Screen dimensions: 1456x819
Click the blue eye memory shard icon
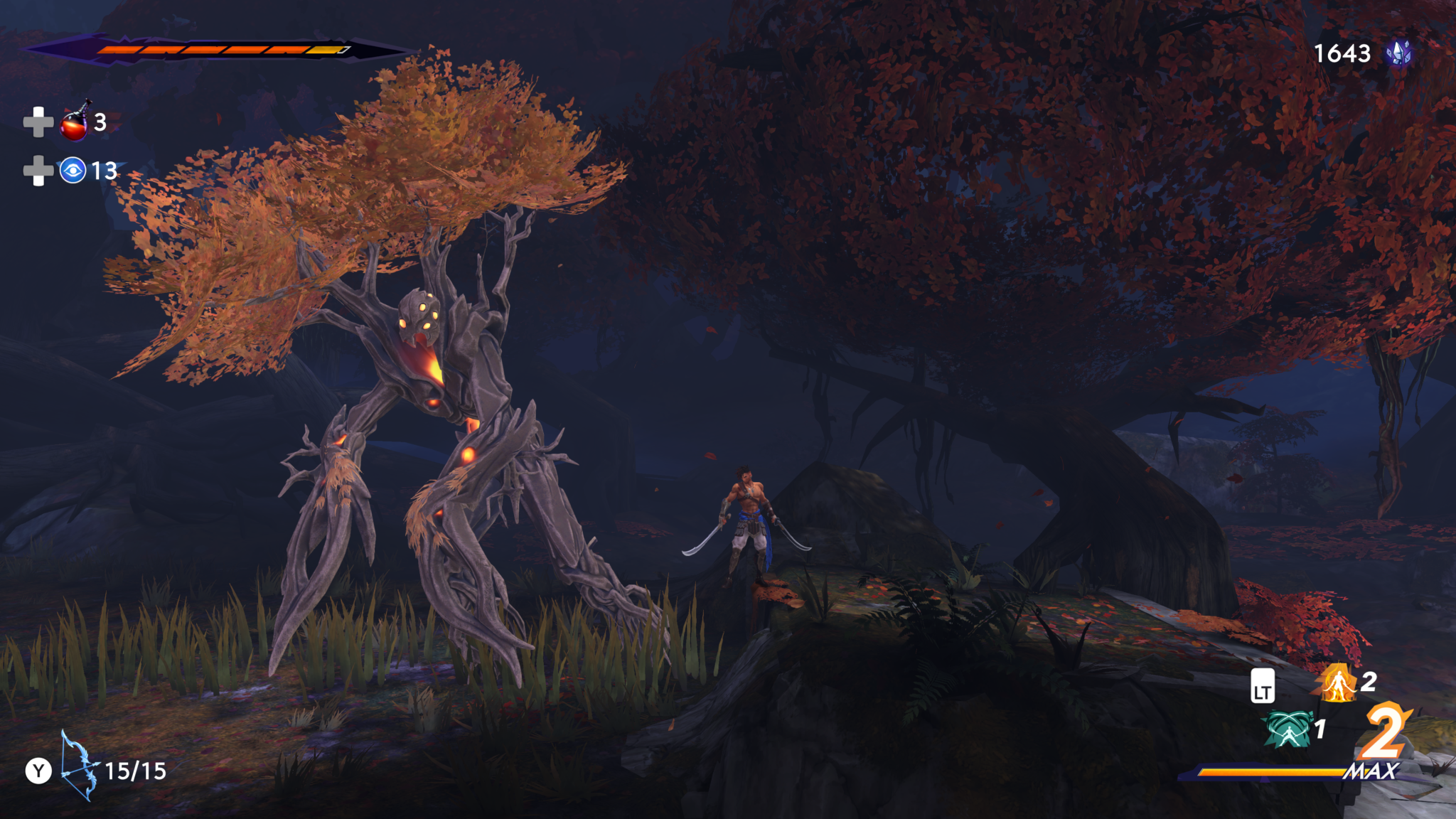click(x=73, y=171)
